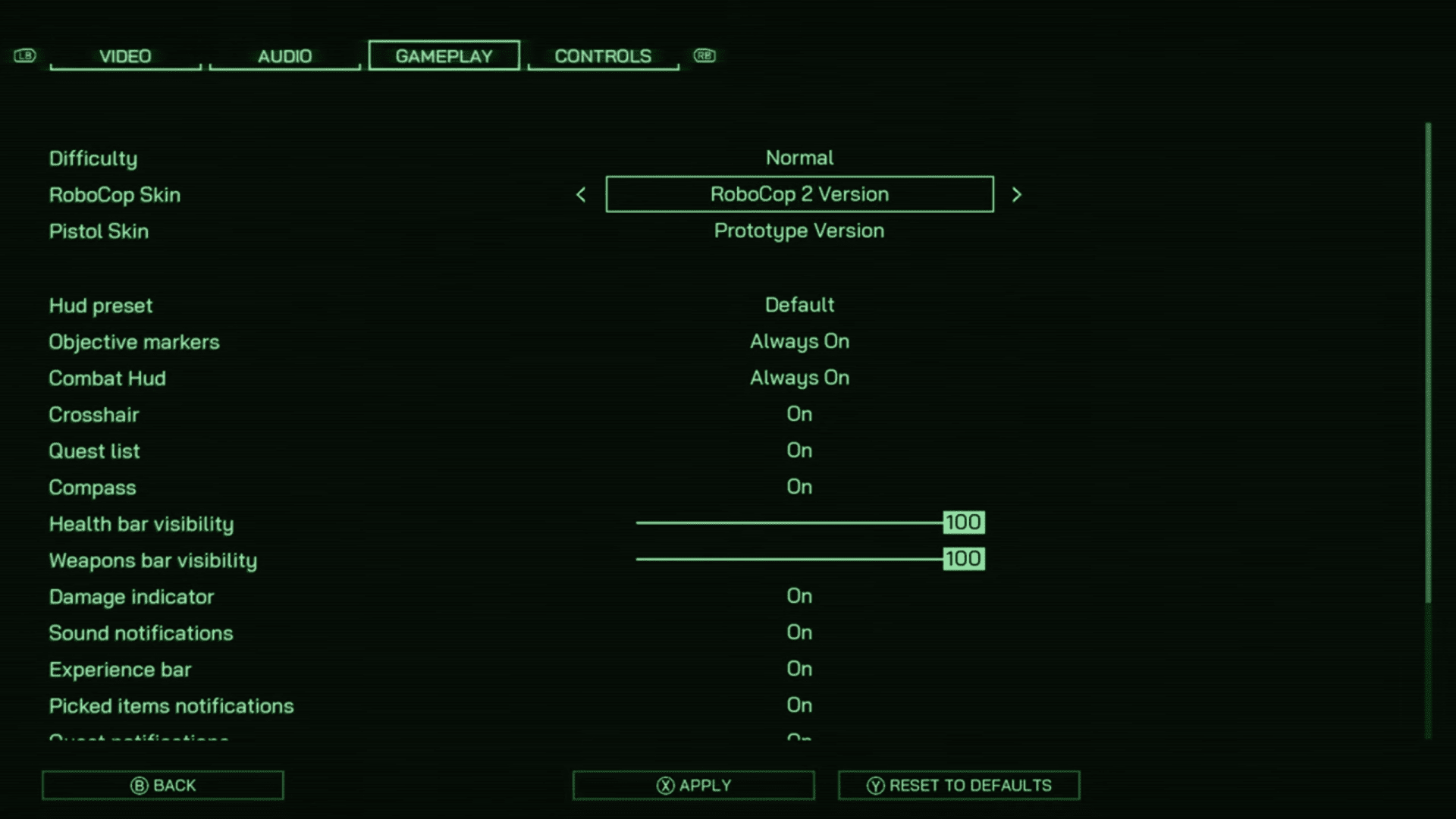Change the Pistol Skin option
Image resolution: width=1456 pixels, height=819 pixels.
tap(799, 231)
